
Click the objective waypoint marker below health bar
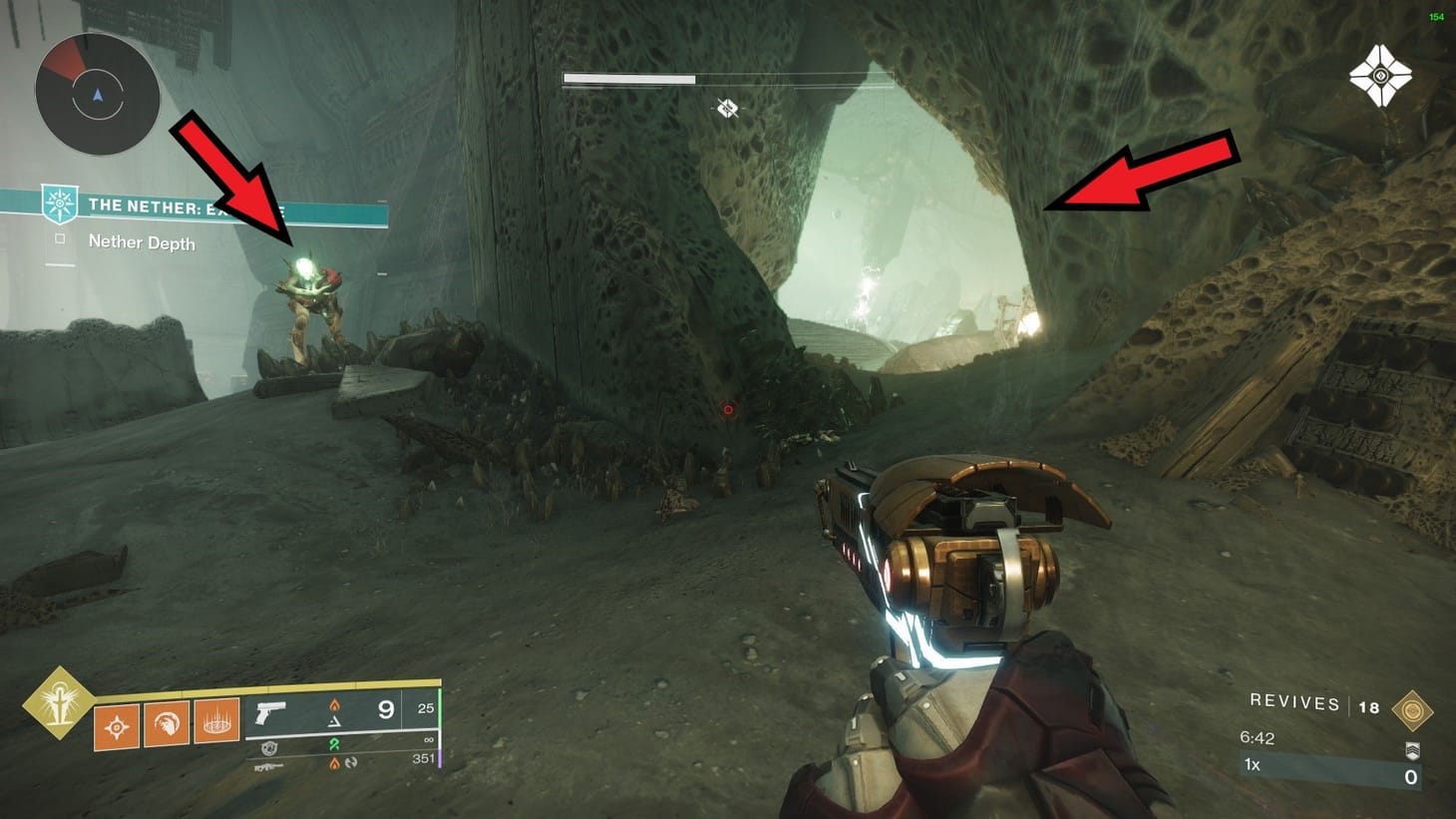tap(726, 108)
